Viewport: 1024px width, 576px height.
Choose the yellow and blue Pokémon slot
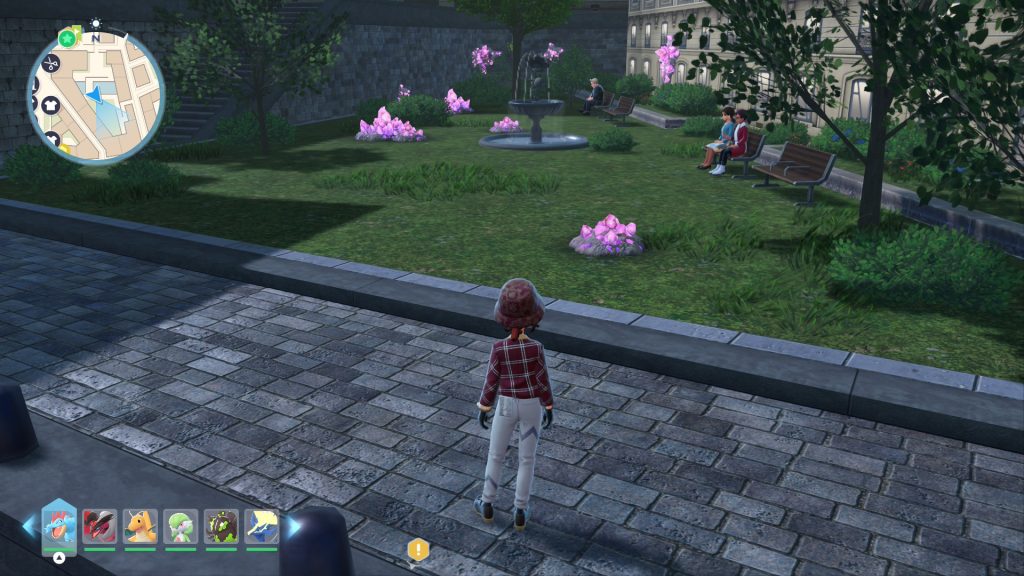pyautogui.click(x=261, y=526)
